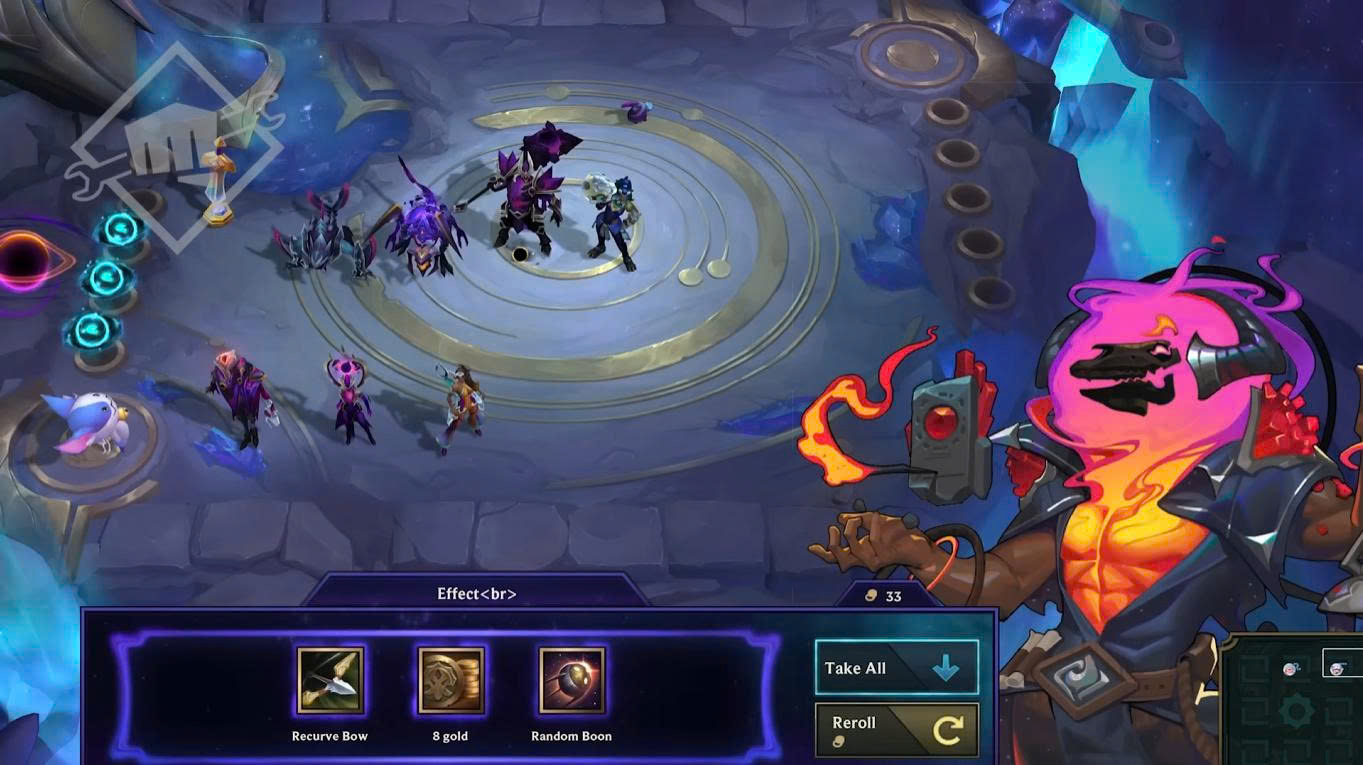Click the Take All button

pos(896,668)
